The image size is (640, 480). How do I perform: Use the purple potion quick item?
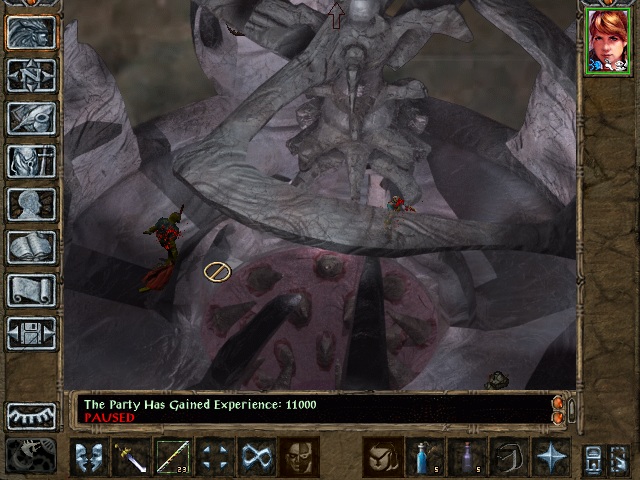[467, 457]
